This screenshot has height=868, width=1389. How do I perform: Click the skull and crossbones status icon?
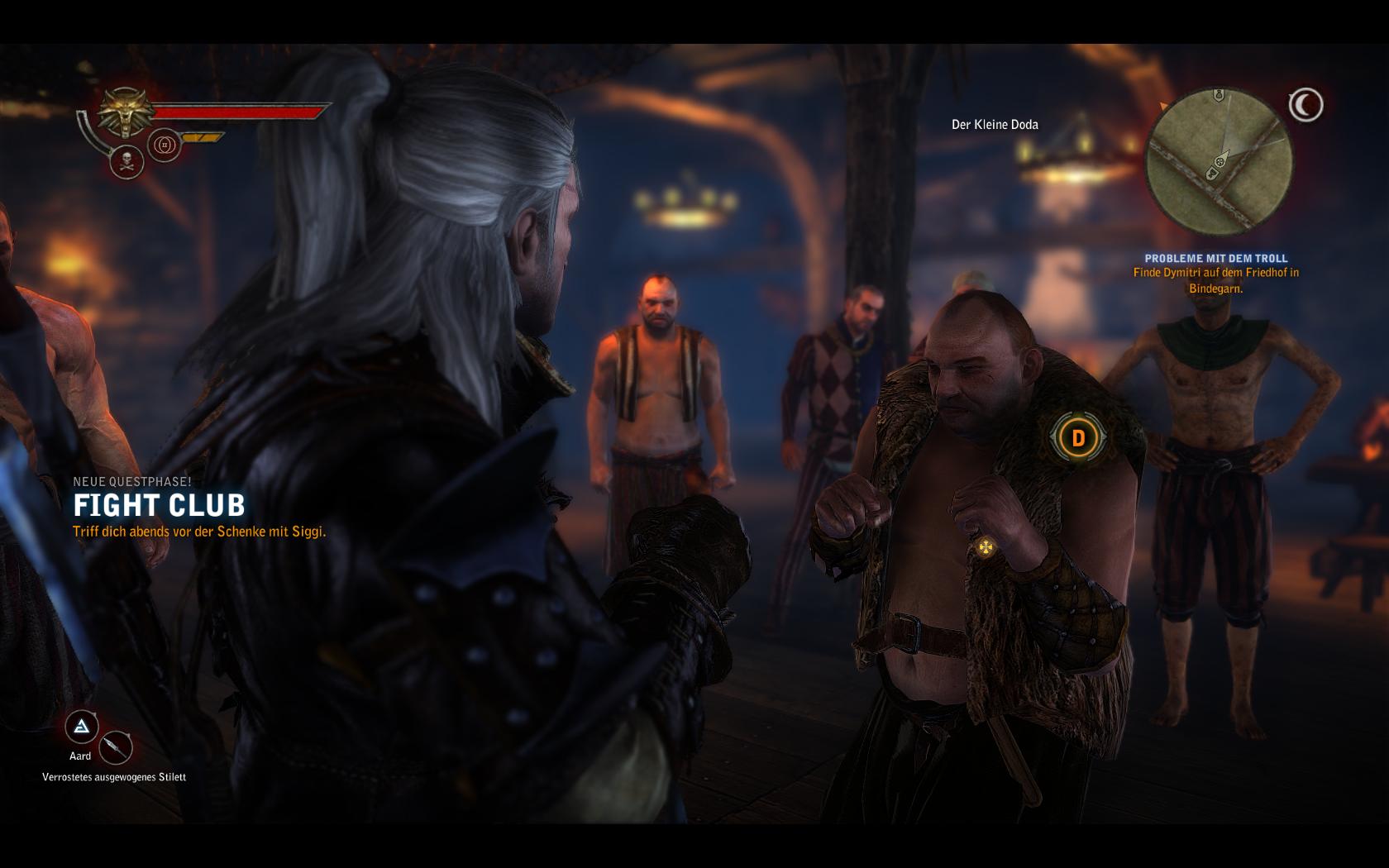[127, 162]
